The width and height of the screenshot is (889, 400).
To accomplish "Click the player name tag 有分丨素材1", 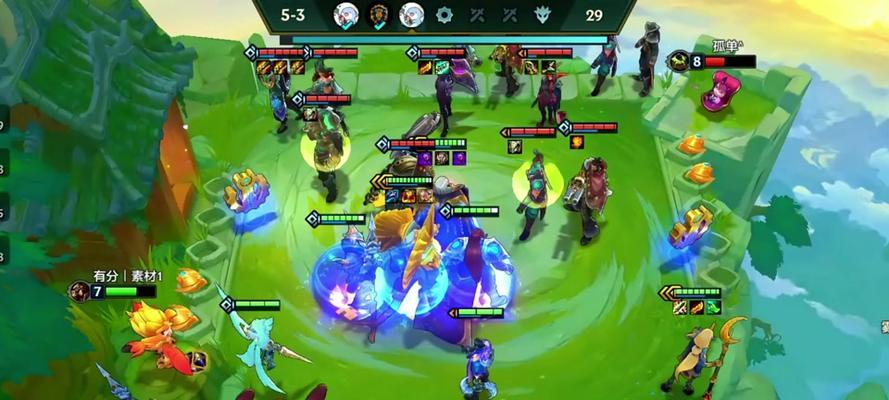I will pyautogui.click(x=128, y=276).
